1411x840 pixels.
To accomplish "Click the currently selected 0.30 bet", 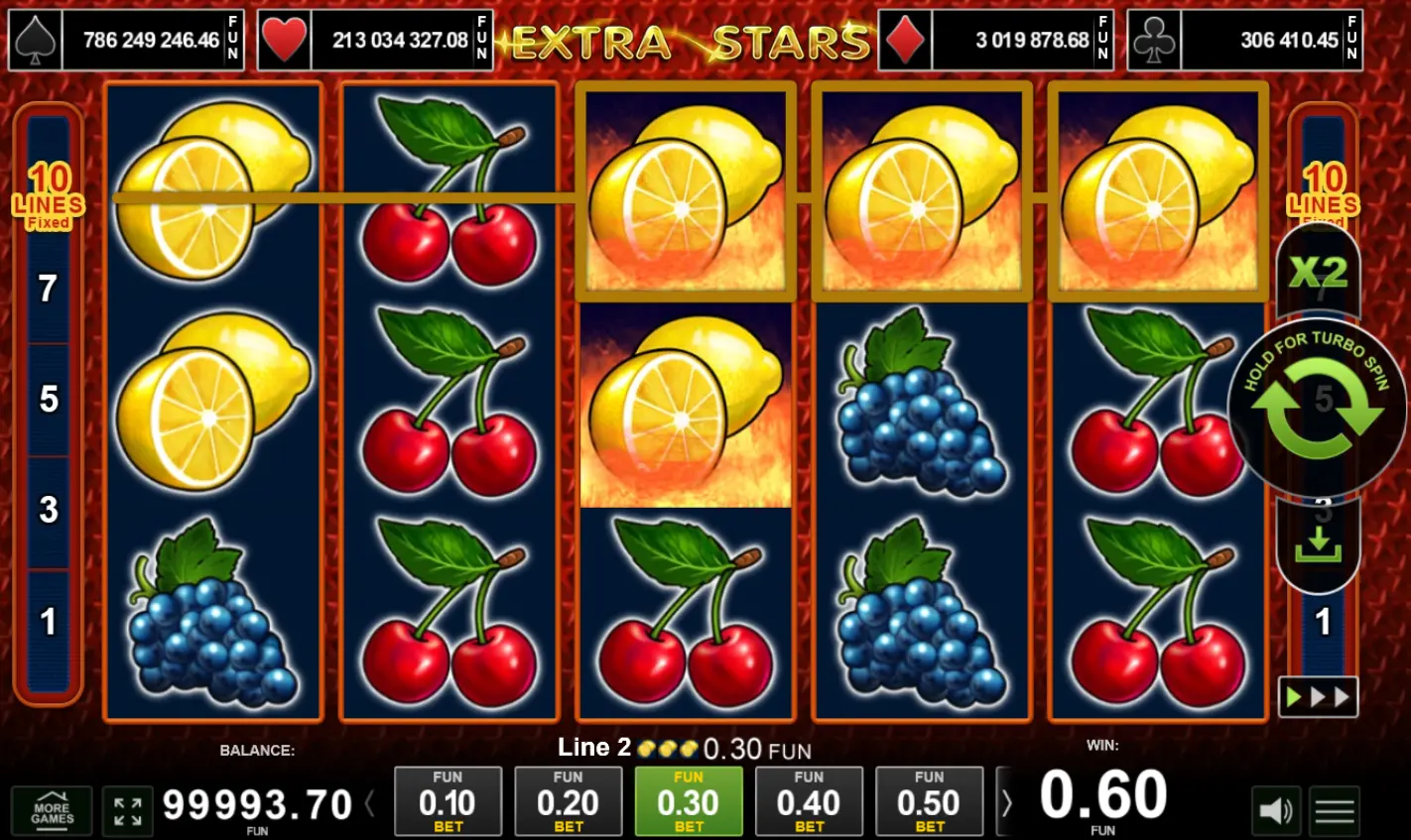I will pos(689,801).
